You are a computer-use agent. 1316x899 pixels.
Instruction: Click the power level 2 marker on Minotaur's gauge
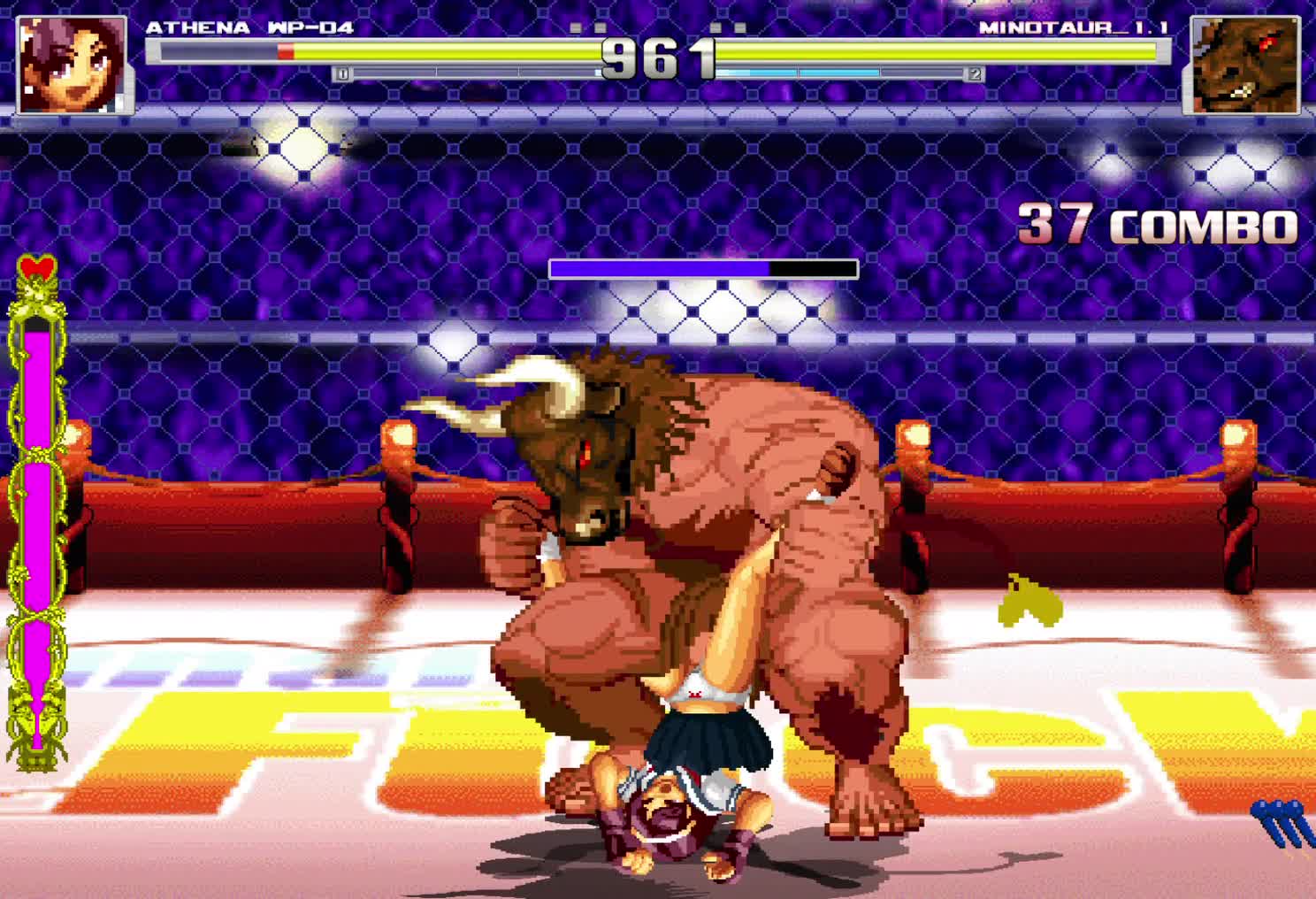click(976, 74)
